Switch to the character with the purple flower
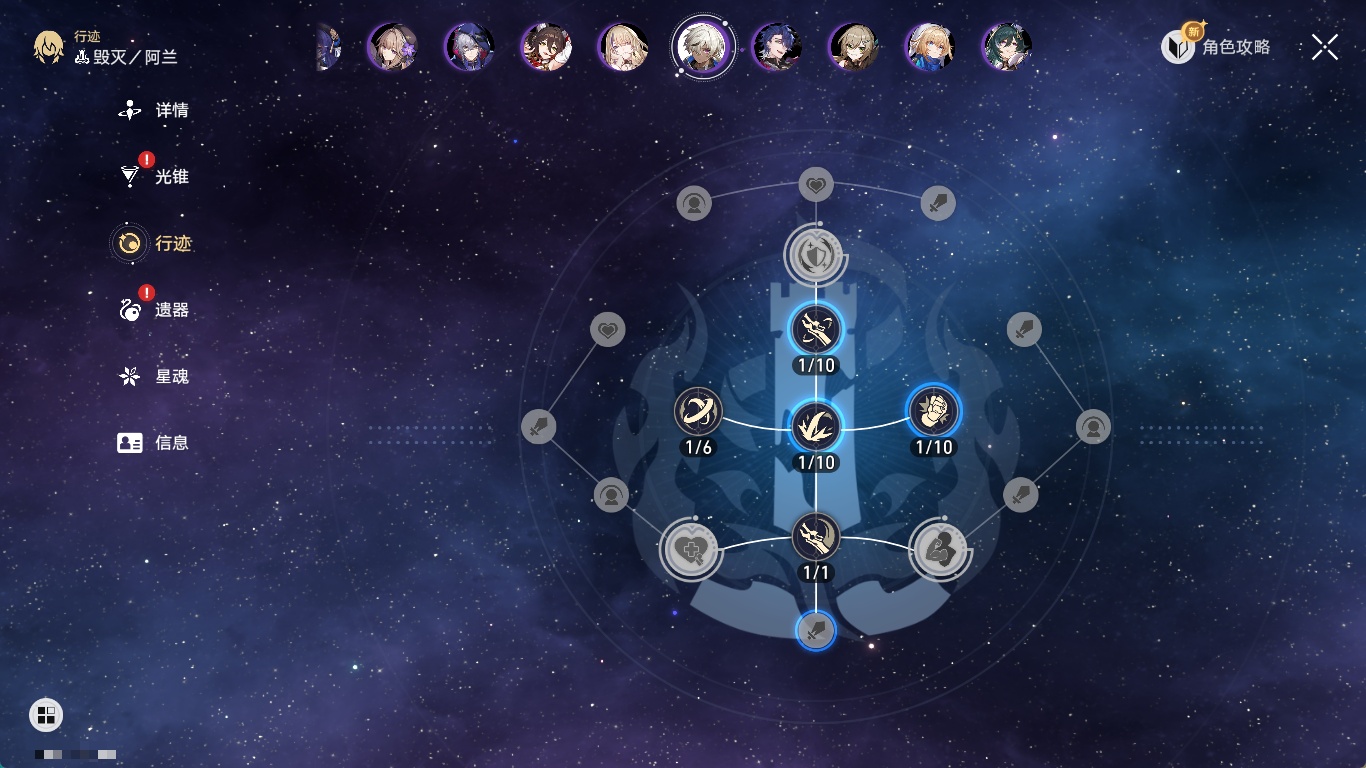1366x768 pixels. [391, 46]
